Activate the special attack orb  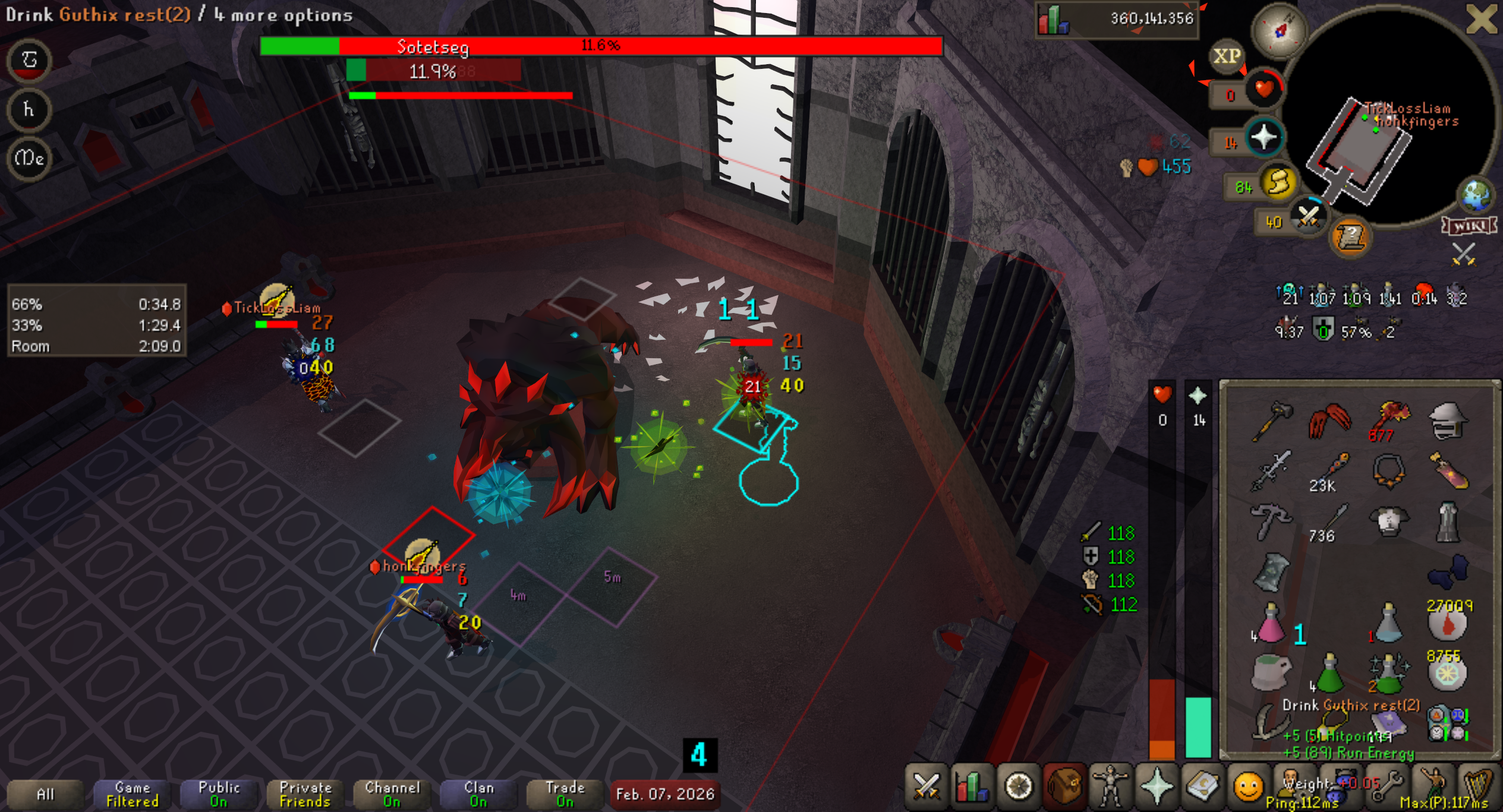click(x=1308, y=216)
